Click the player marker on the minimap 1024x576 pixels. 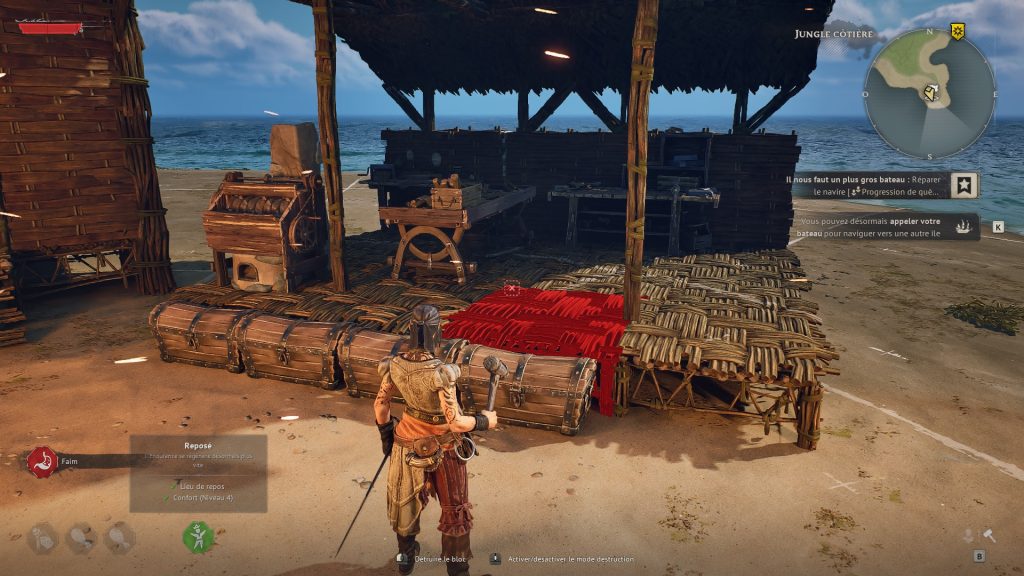click(x=932, y=93)
